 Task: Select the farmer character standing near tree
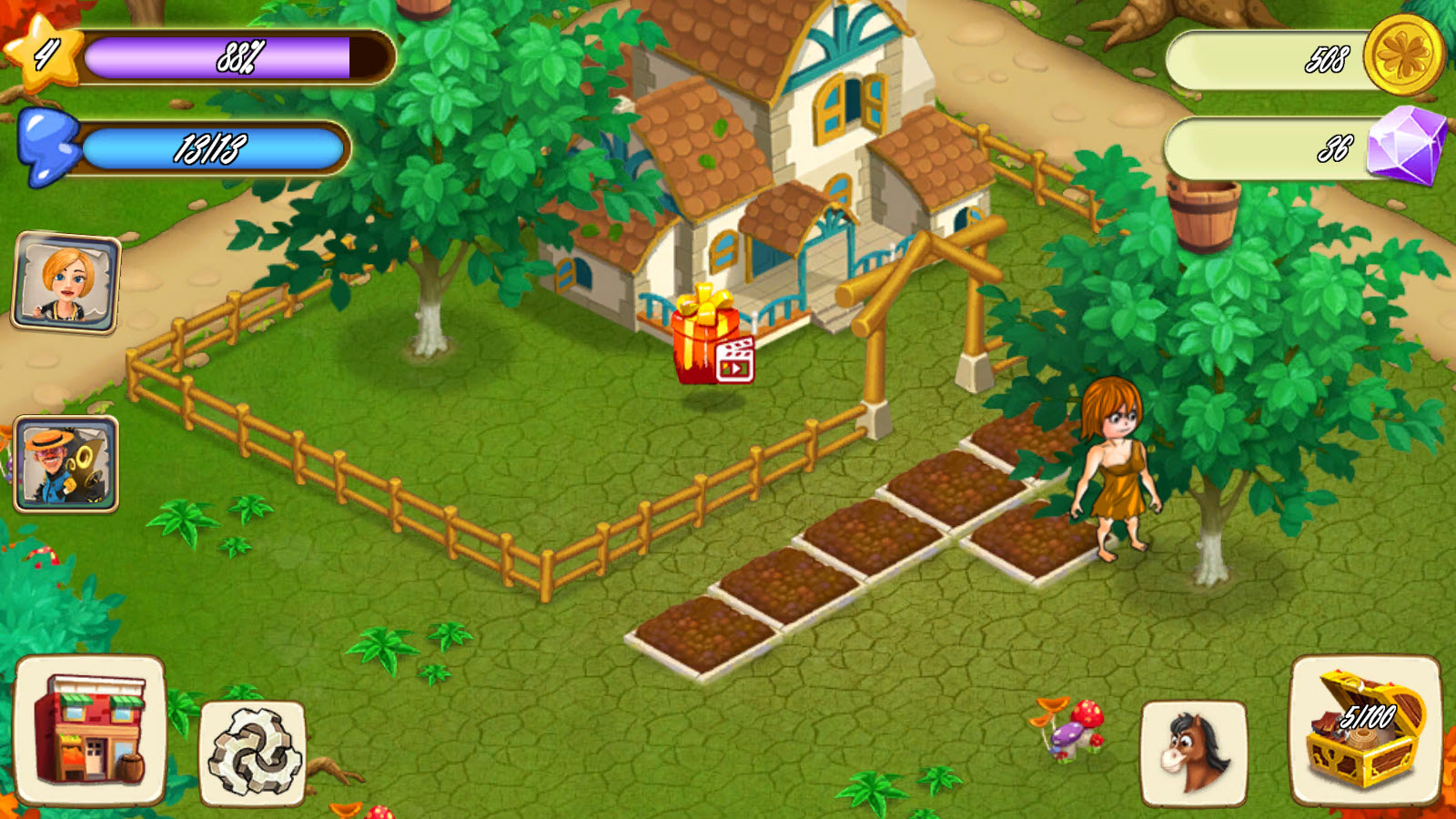click(x=1115, y=473)
